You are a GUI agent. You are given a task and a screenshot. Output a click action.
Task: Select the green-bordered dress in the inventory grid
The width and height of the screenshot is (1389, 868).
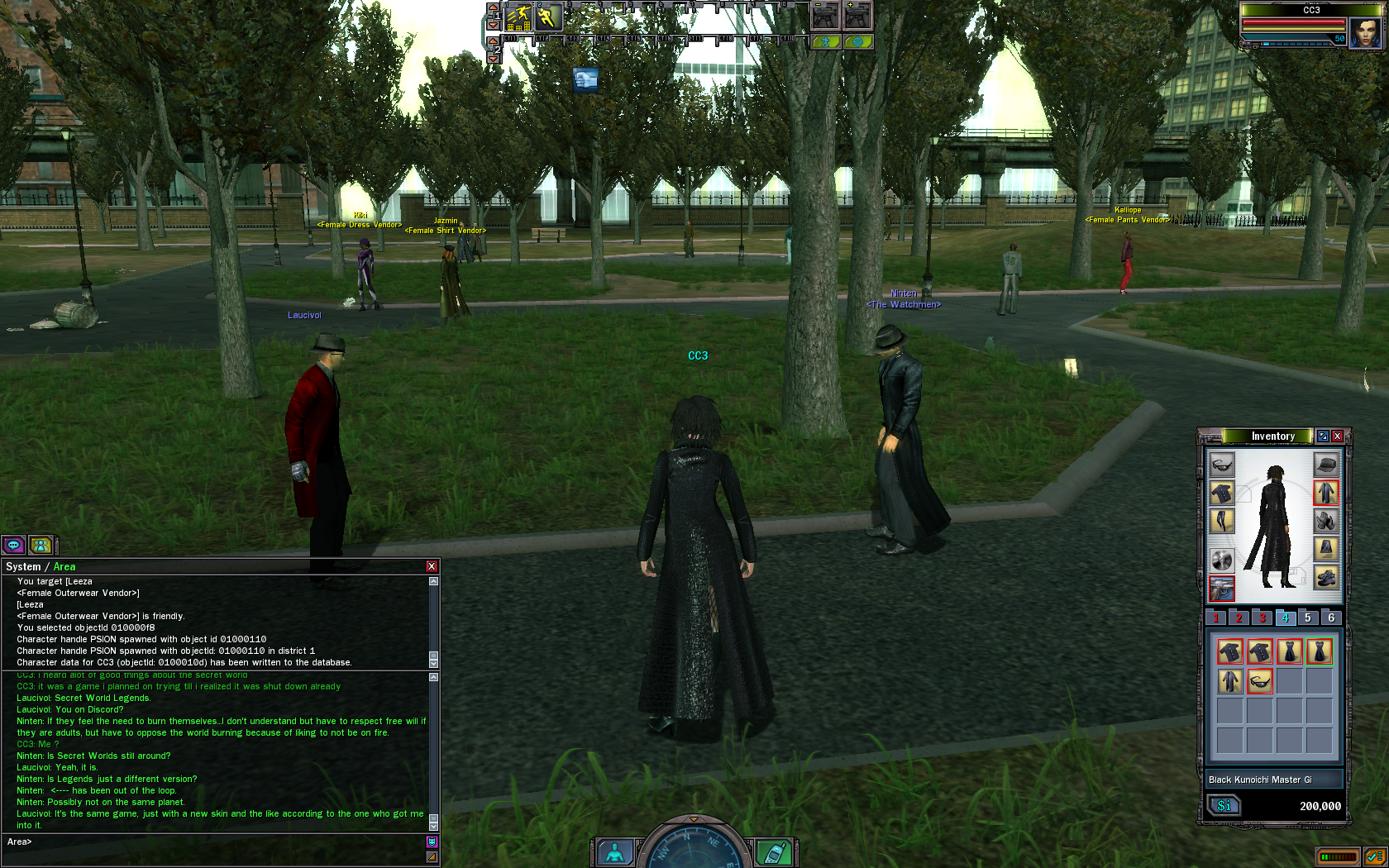(x=1319, y=651)
